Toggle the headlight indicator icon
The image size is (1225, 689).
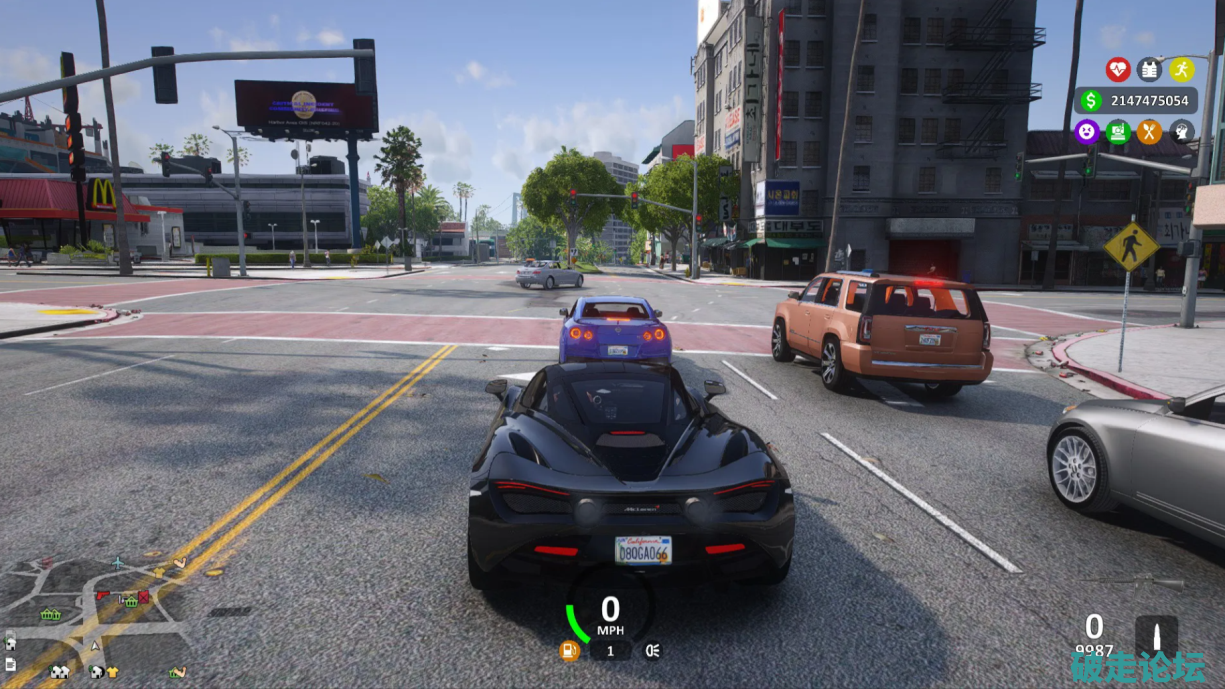(652, 651)
